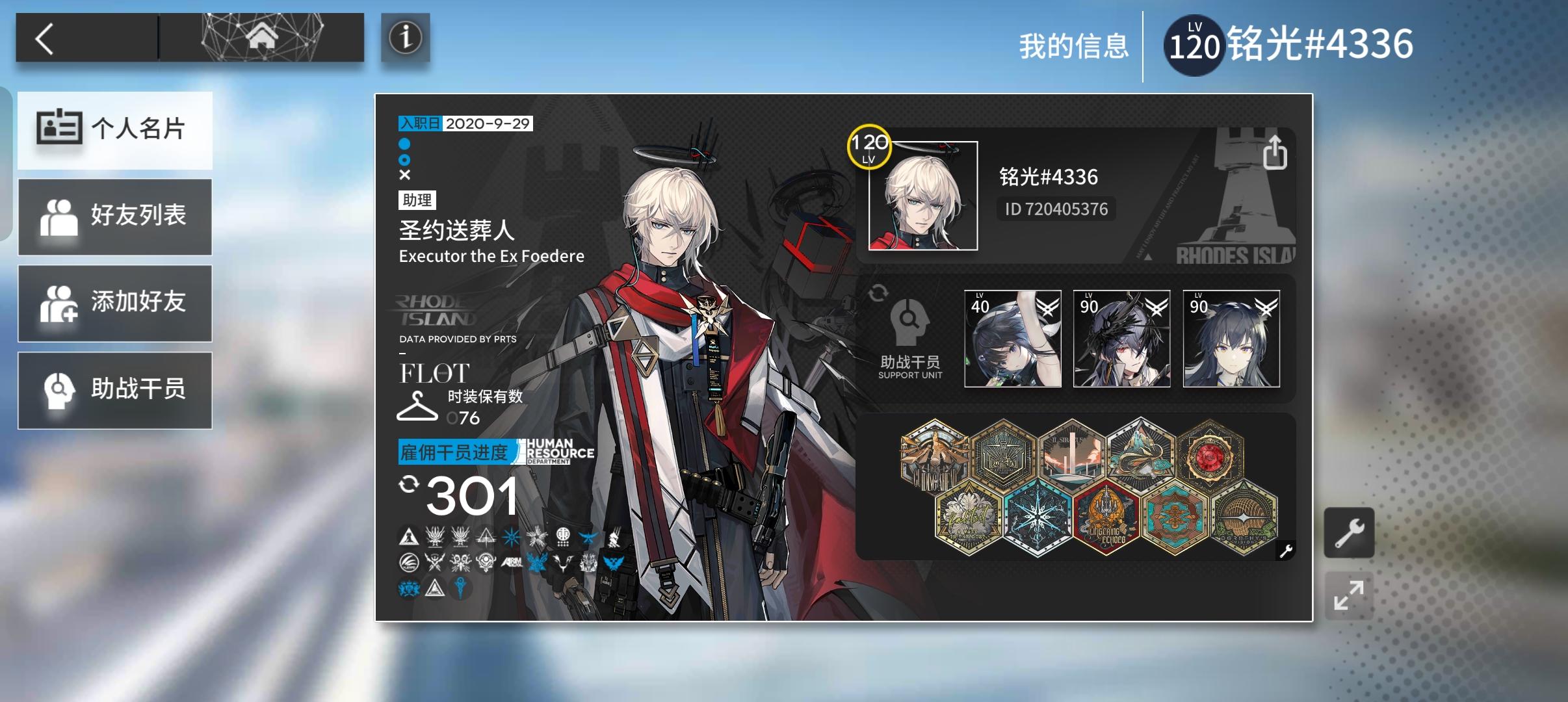Click the wrench tool icon on the right edge

[x=1350, y=531]
